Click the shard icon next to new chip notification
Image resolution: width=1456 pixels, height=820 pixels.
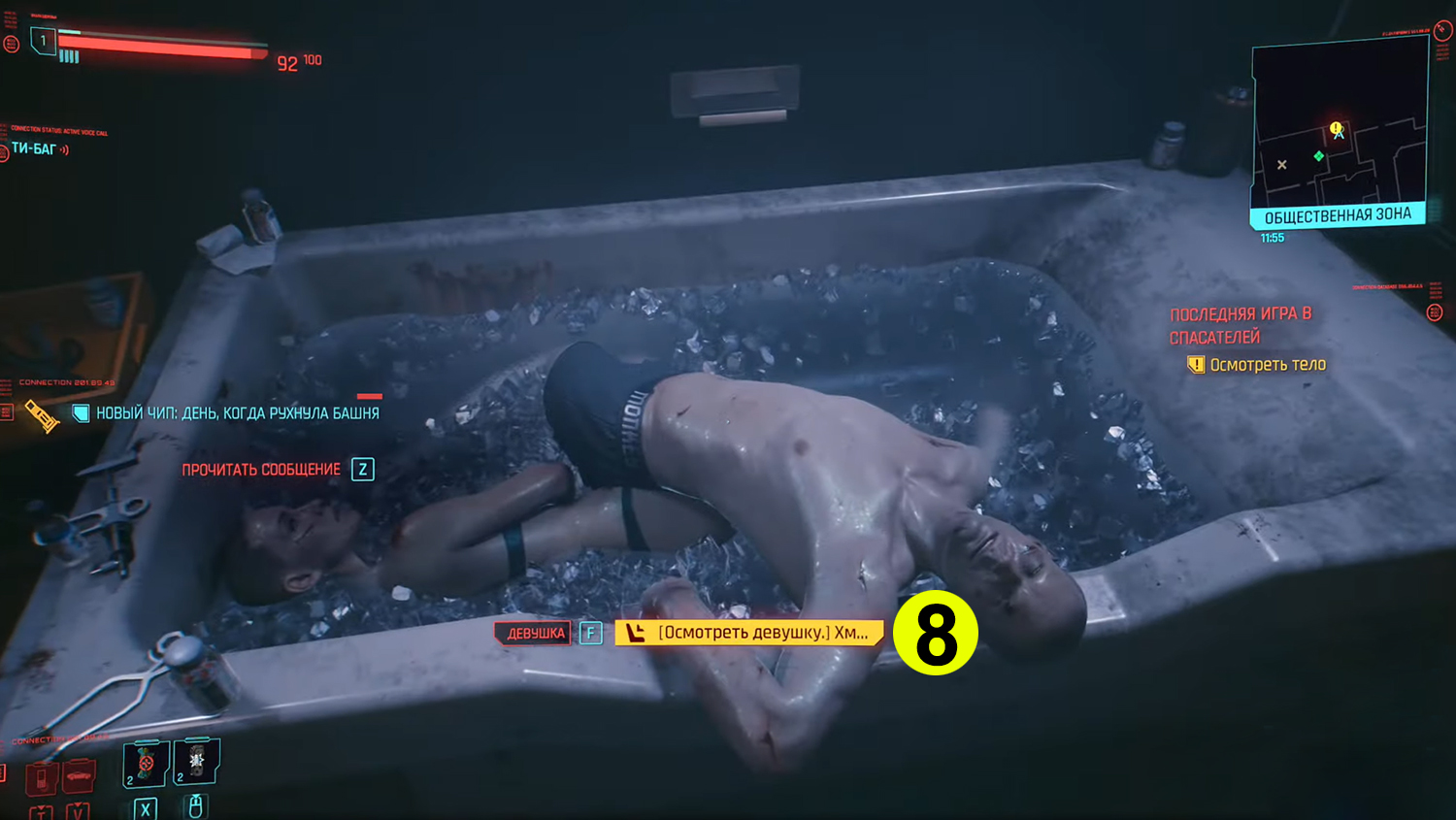coord(80,412)
